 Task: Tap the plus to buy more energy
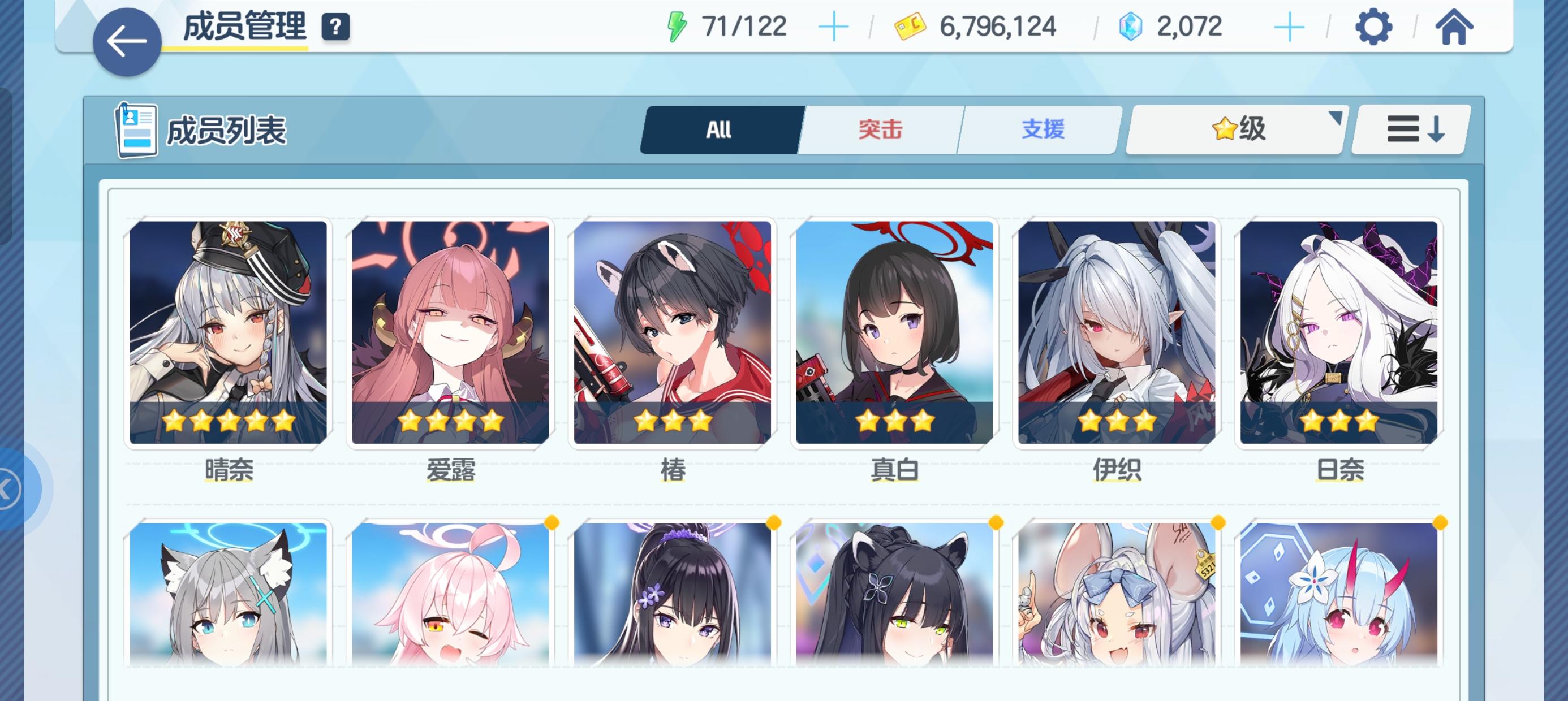[834, 24]
